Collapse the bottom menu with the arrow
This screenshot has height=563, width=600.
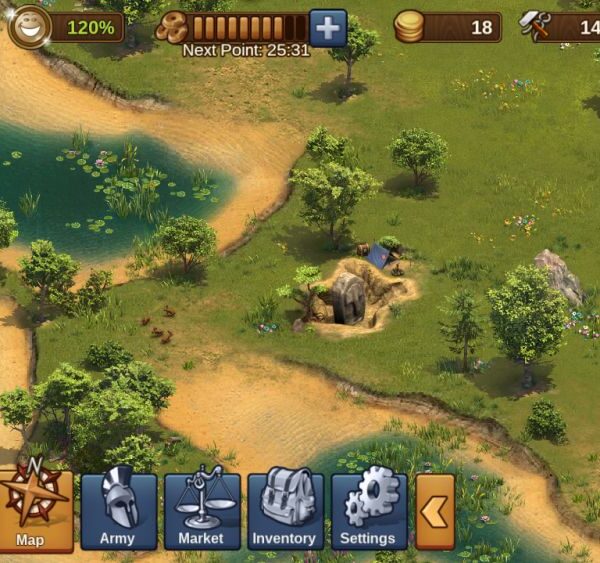[x=435, y=511]
